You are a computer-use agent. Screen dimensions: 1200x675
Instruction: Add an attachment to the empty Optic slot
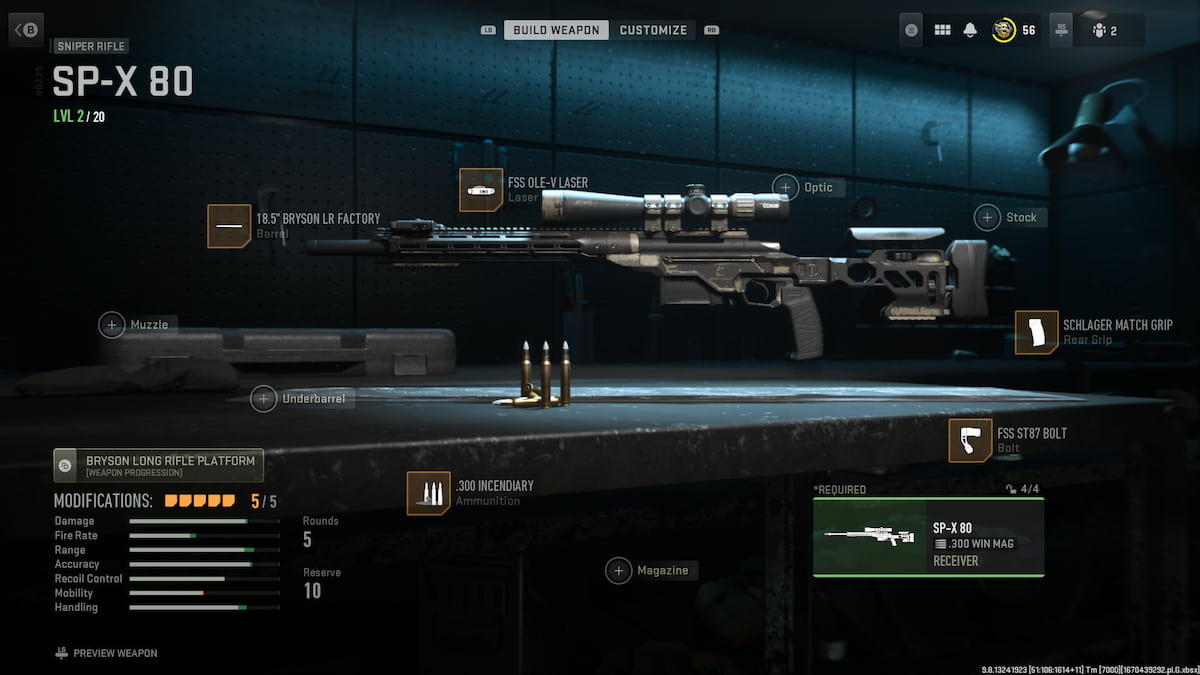[786, 187]
